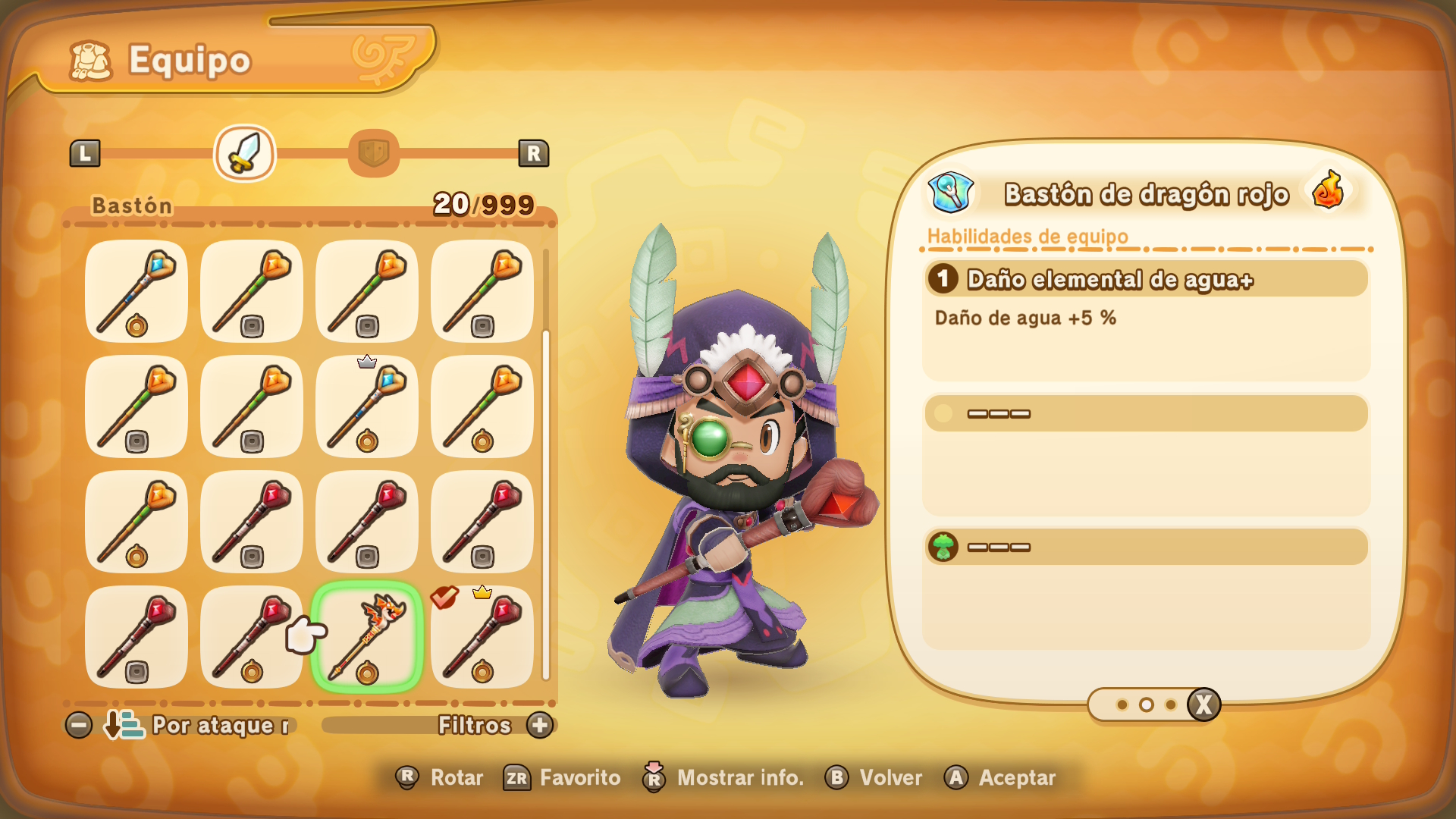Select the 'Daño elemental de agua+' ability row
The width and height of the screenshot is (1456, 819).
(x=1146, y=280)
